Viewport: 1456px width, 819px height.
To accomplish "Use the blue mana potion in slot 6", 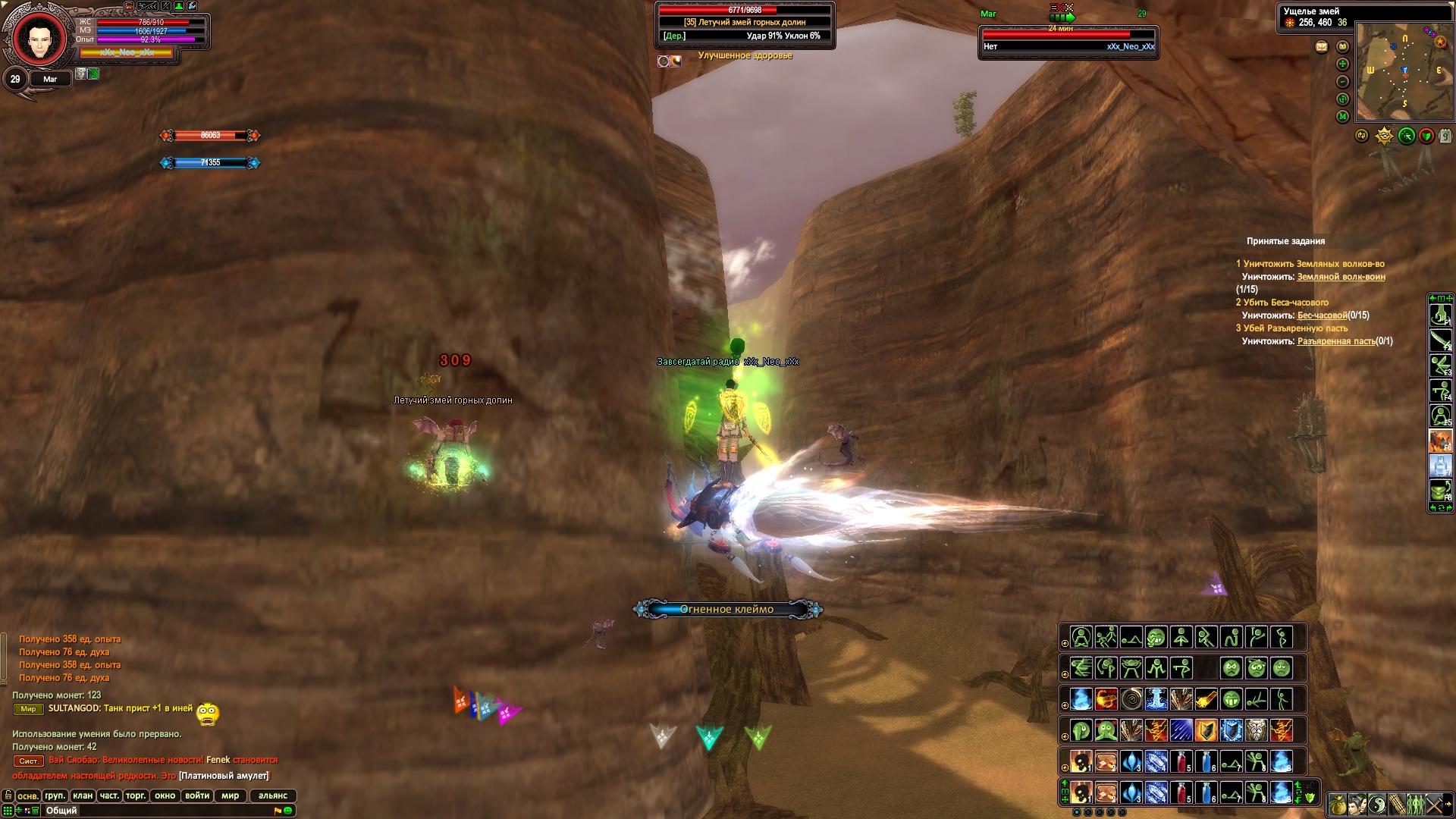I will pyautogui.click(x=1207, y=792).
